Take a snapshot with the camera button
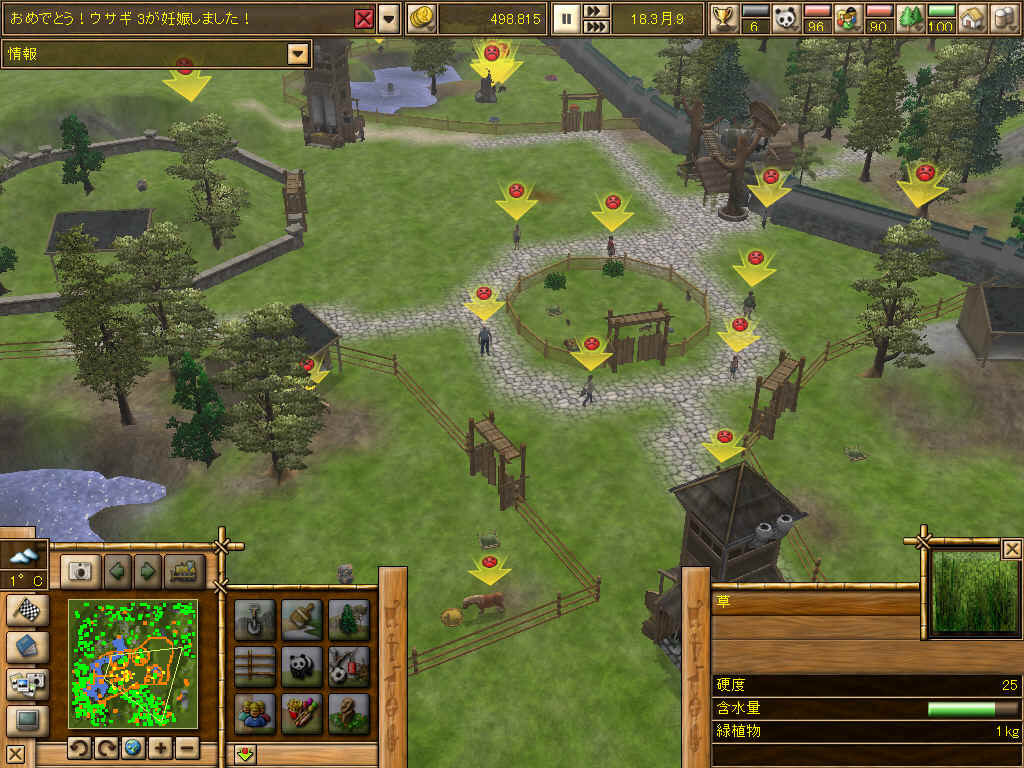Screen dimensions: 1024x768 point(80,571)
